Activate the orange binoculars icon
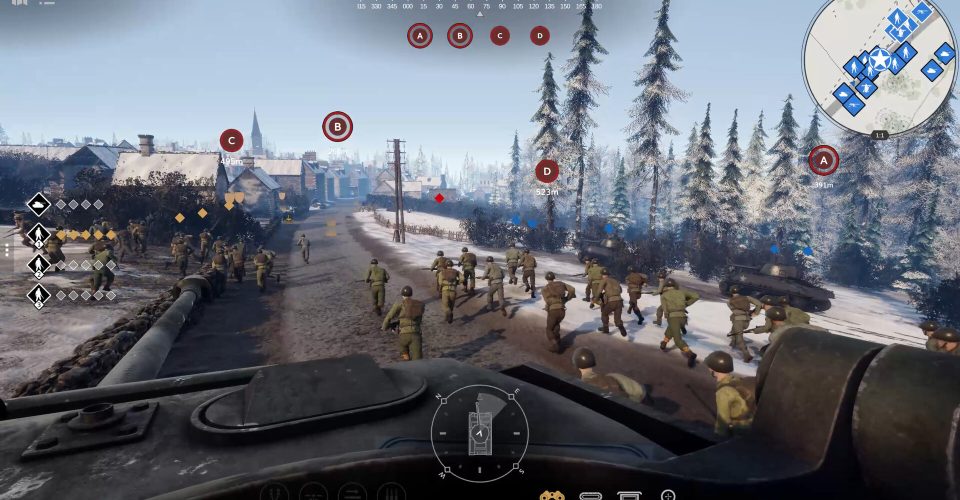This screenshot has height=500, width=960. tap(552, 495)
